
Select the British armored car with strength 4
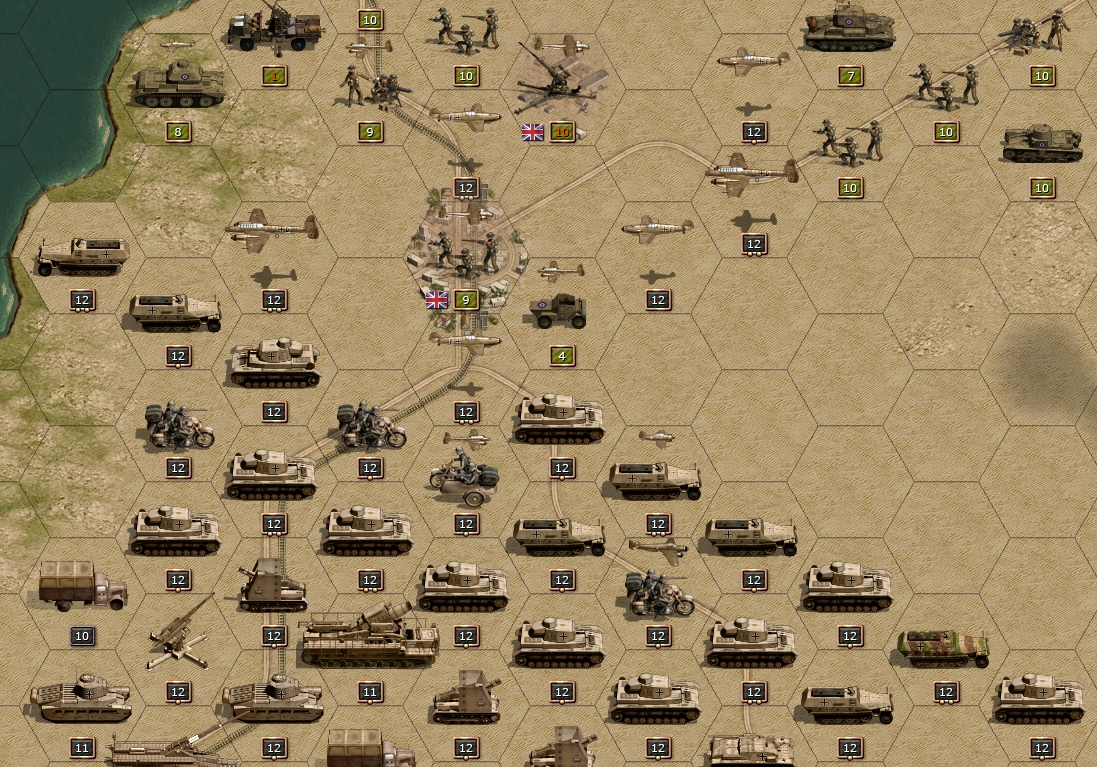[558, 312]
